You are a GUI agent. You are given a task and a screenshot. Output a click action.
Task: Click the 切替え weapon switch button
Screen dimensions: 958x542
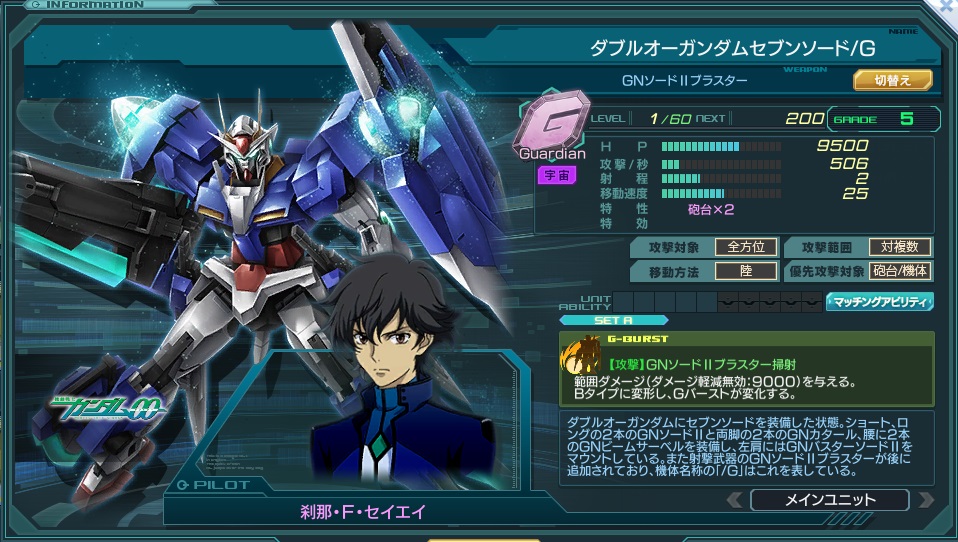tap(892, 80)
